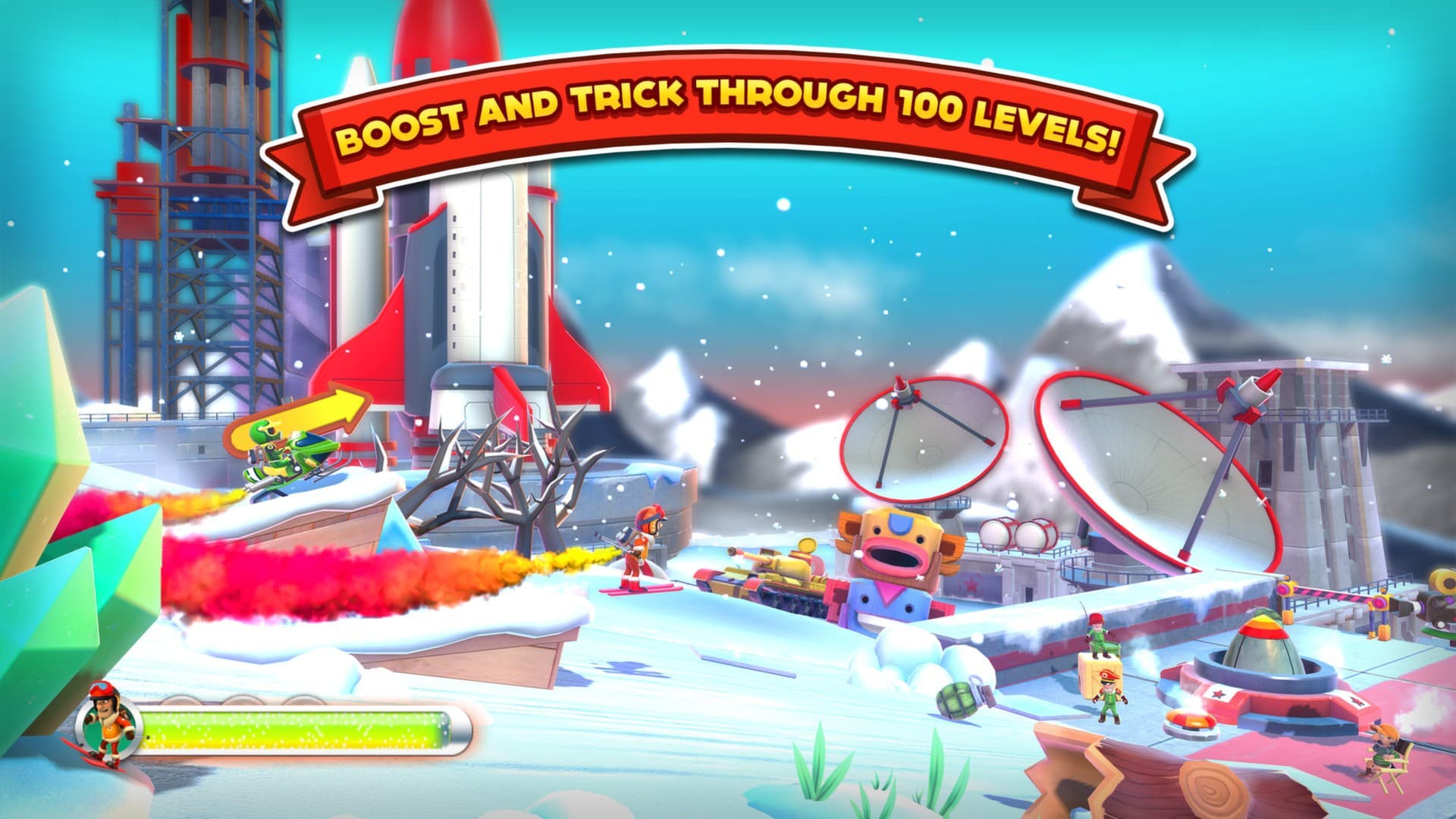The width and height of the screenshot is (1456, 819).
Task: Click the snowboarder character portrait icon
Action: 107,726
